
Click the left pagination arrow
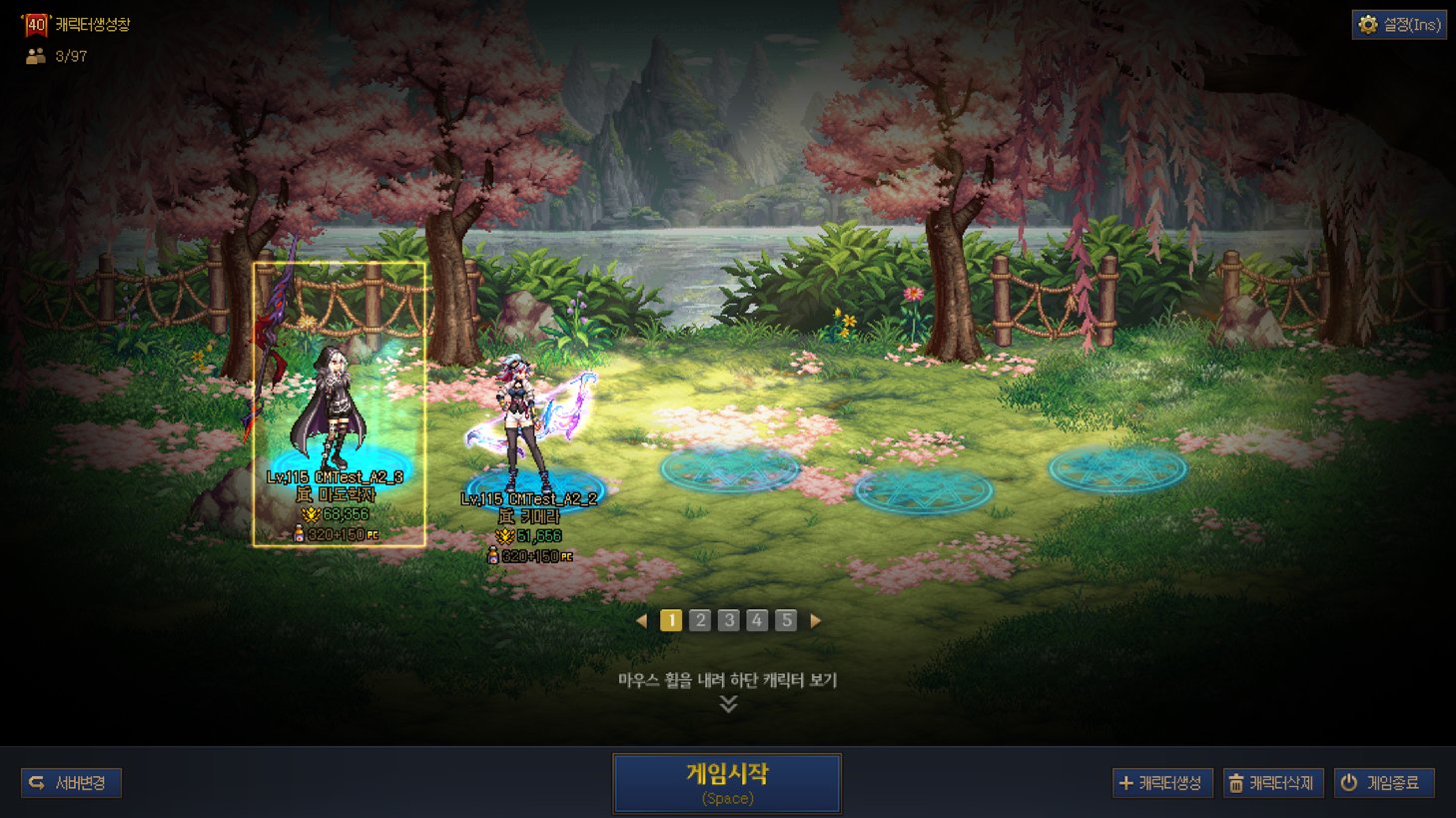pyautogui.click(x=644, y=620)
